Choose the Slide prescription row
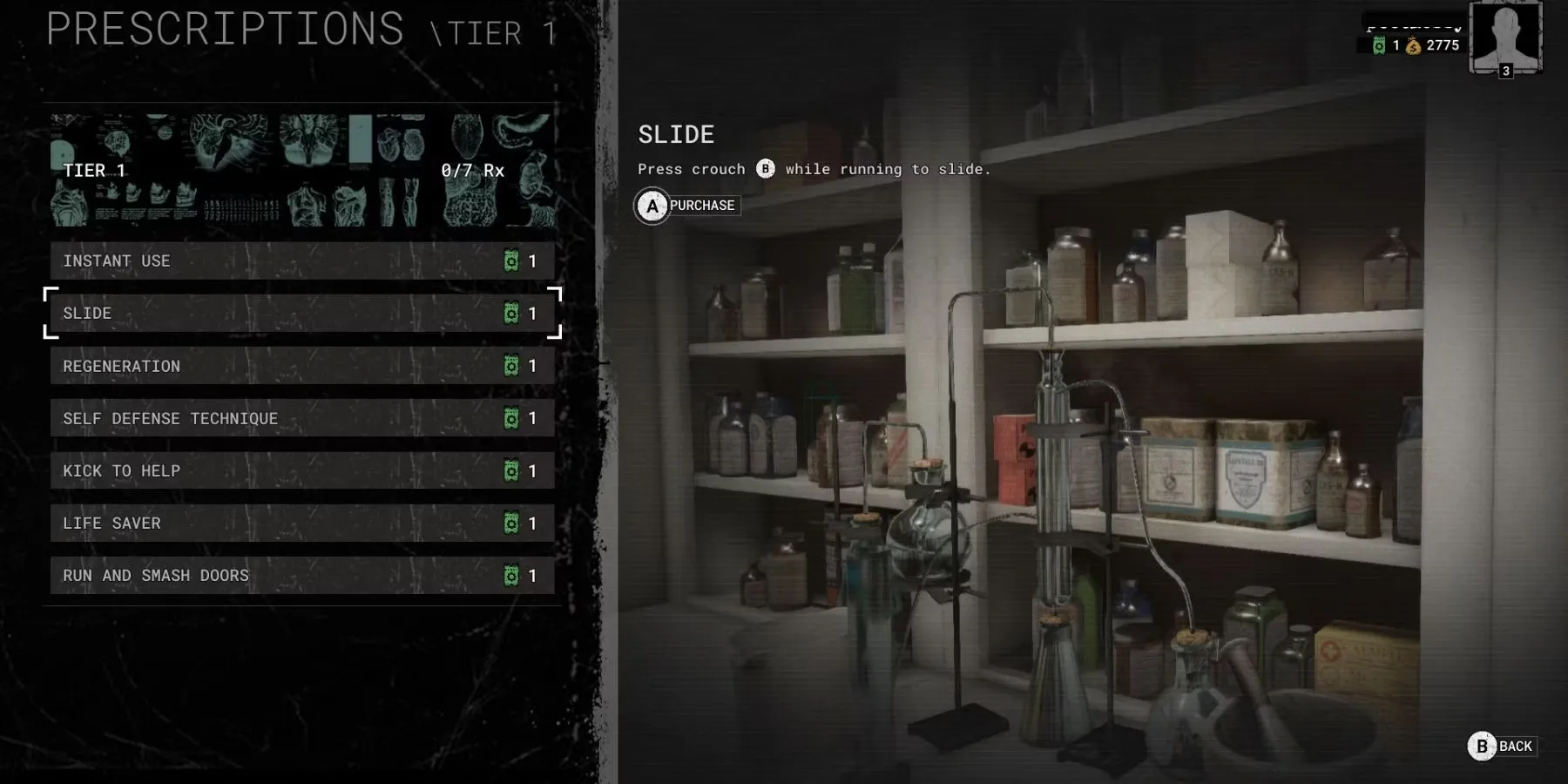The width and height of the screenshot is (1568, 784). 301,314
